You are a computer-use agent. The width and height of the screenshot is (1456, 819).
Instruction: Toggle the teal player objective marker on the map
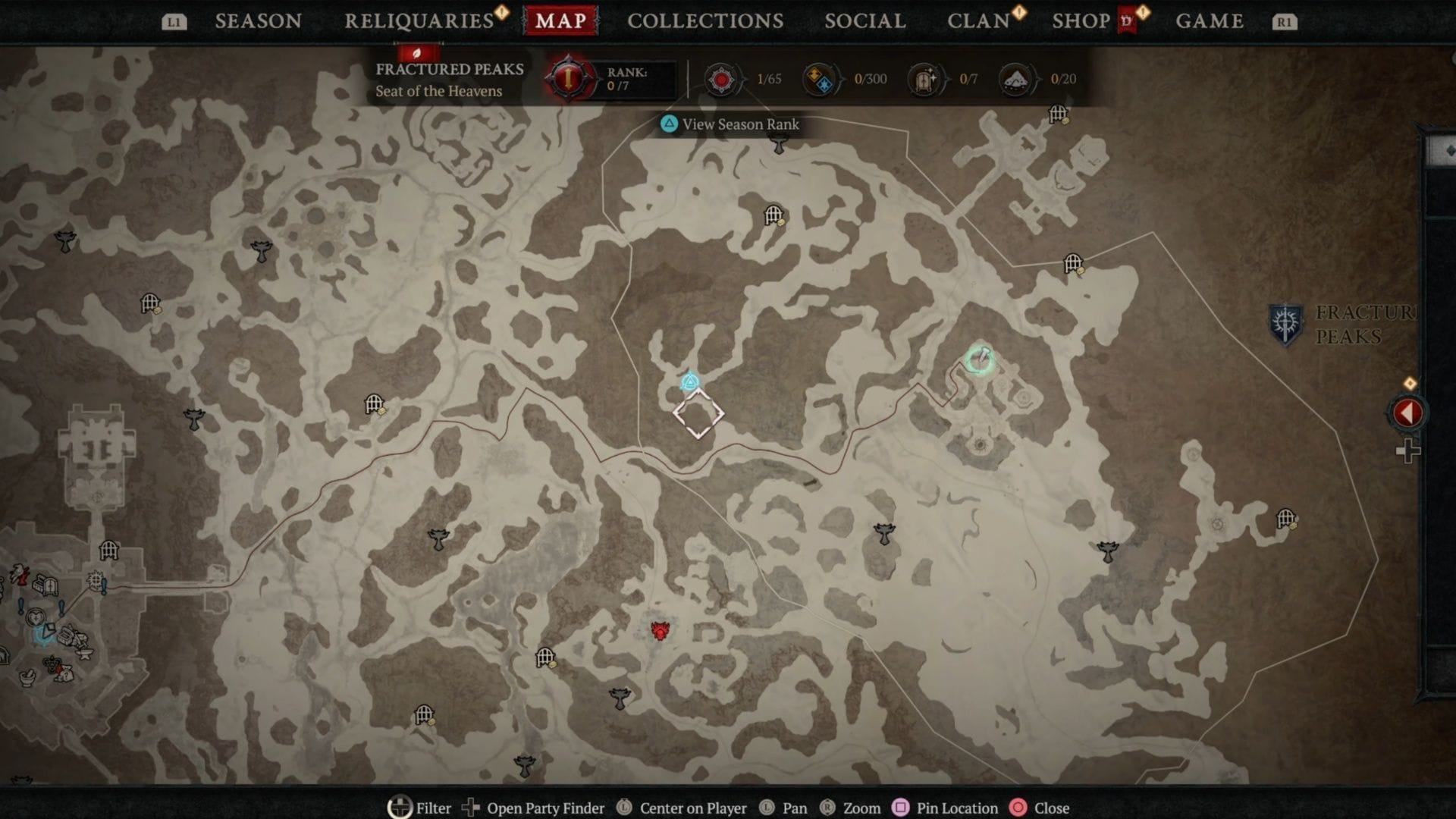pyautogui.click(x=690, y=383)
